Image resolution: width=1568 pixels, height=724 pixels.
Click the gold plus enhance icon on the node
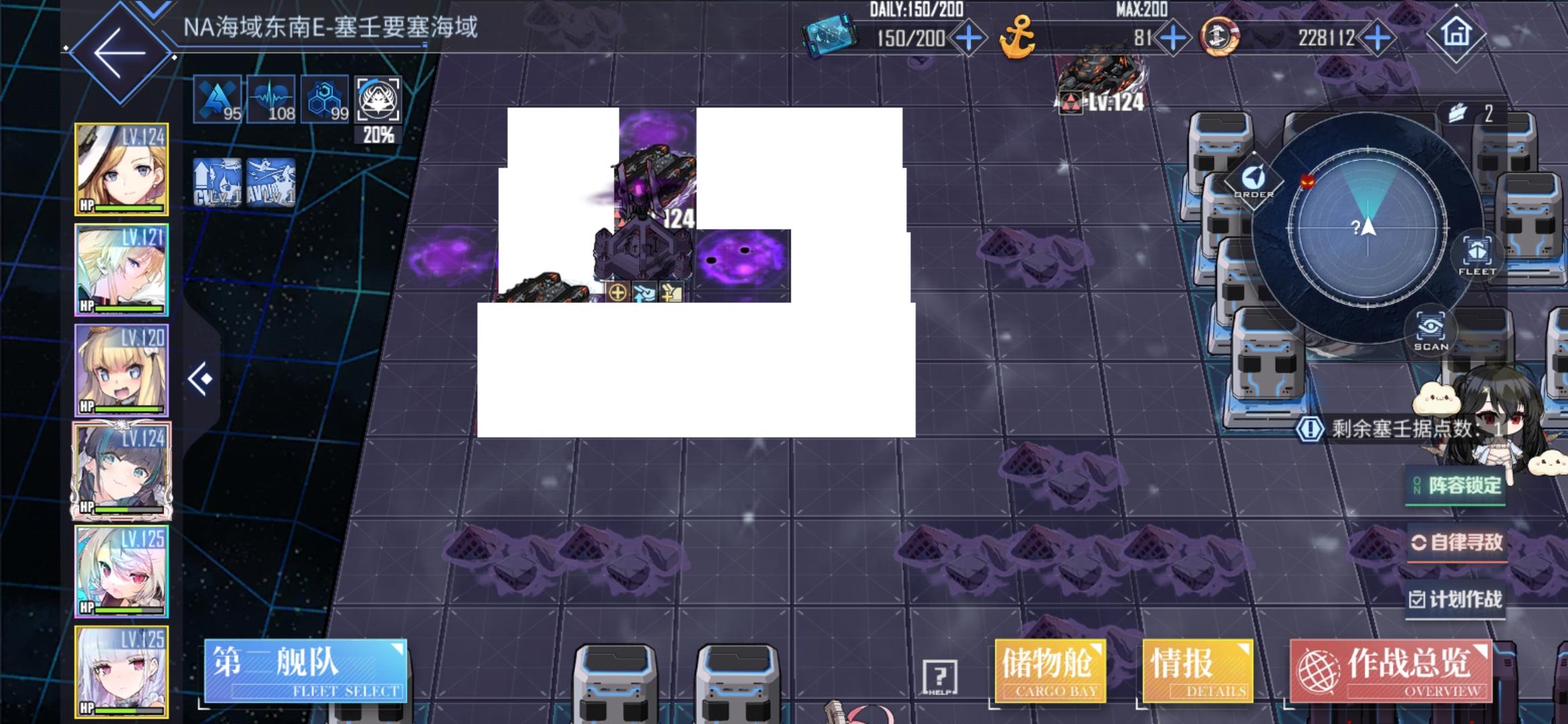[x=618, y=292]
